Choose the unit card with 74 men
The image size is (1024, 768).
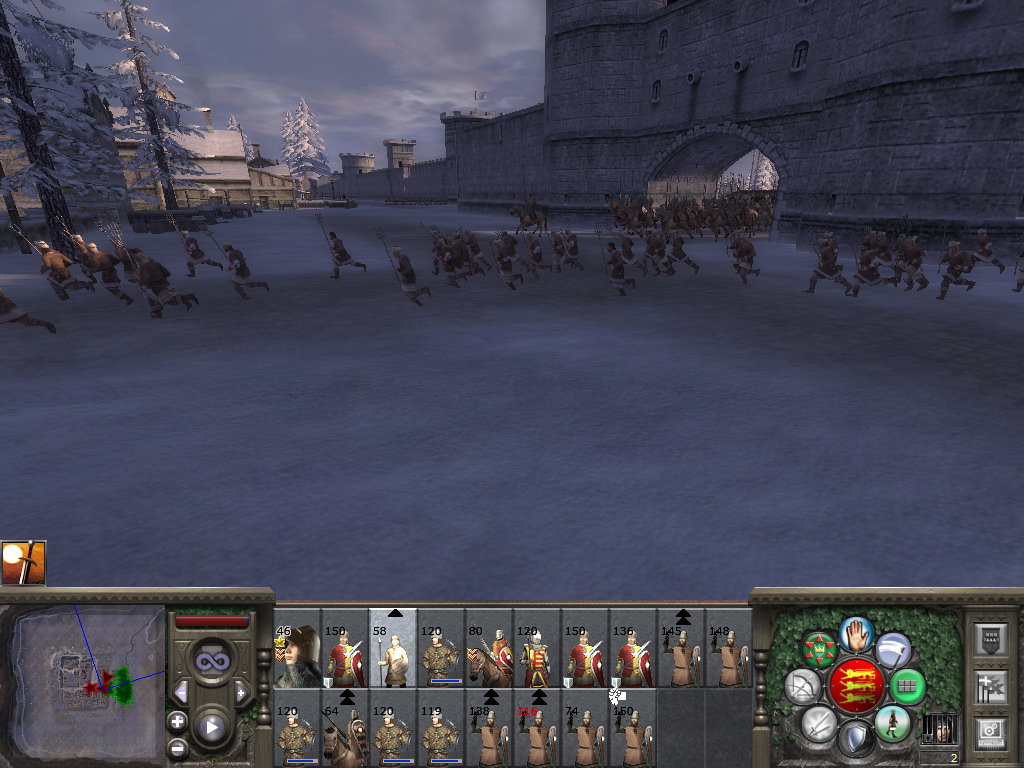(585, 736)
